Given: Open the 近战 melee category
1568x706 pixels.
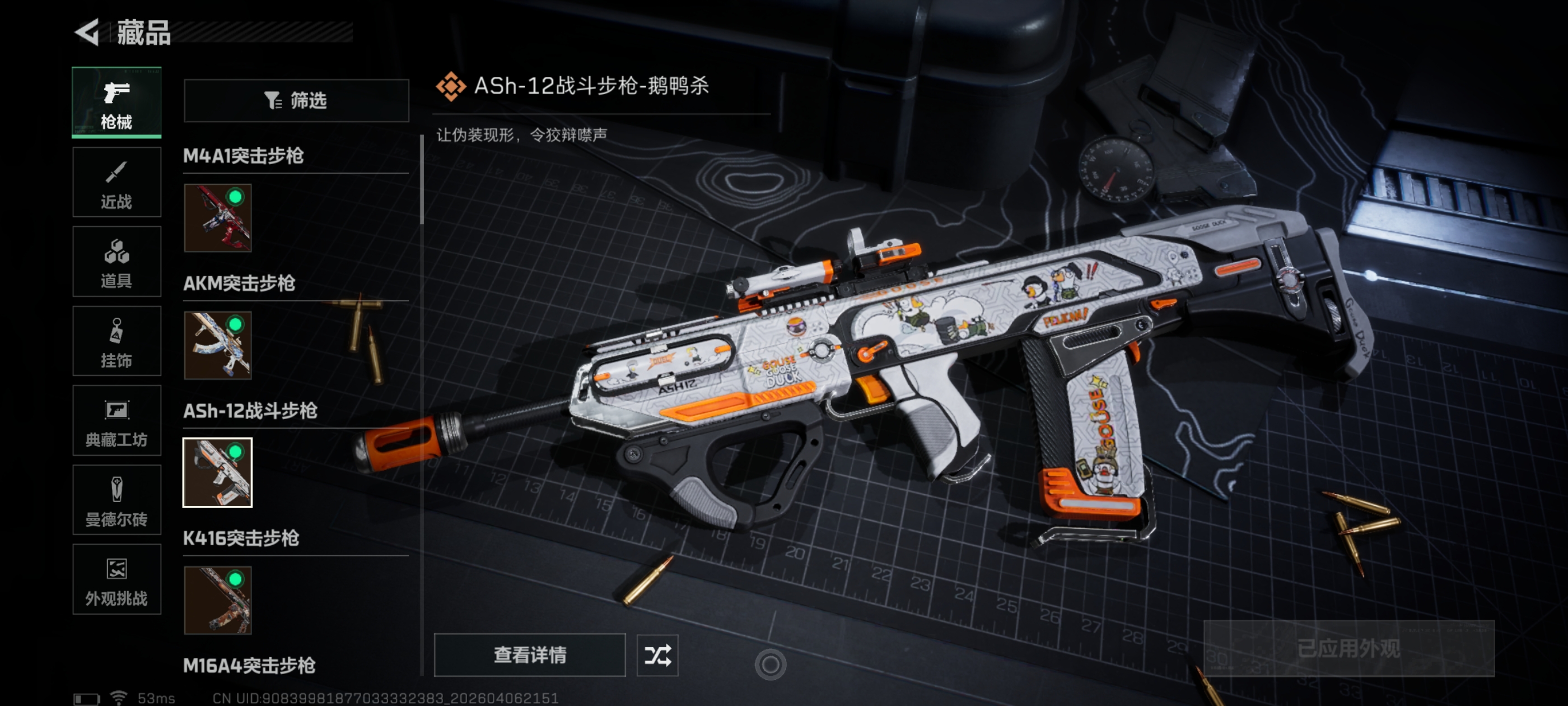Looking at the screenshot, I should coord(116,182).
